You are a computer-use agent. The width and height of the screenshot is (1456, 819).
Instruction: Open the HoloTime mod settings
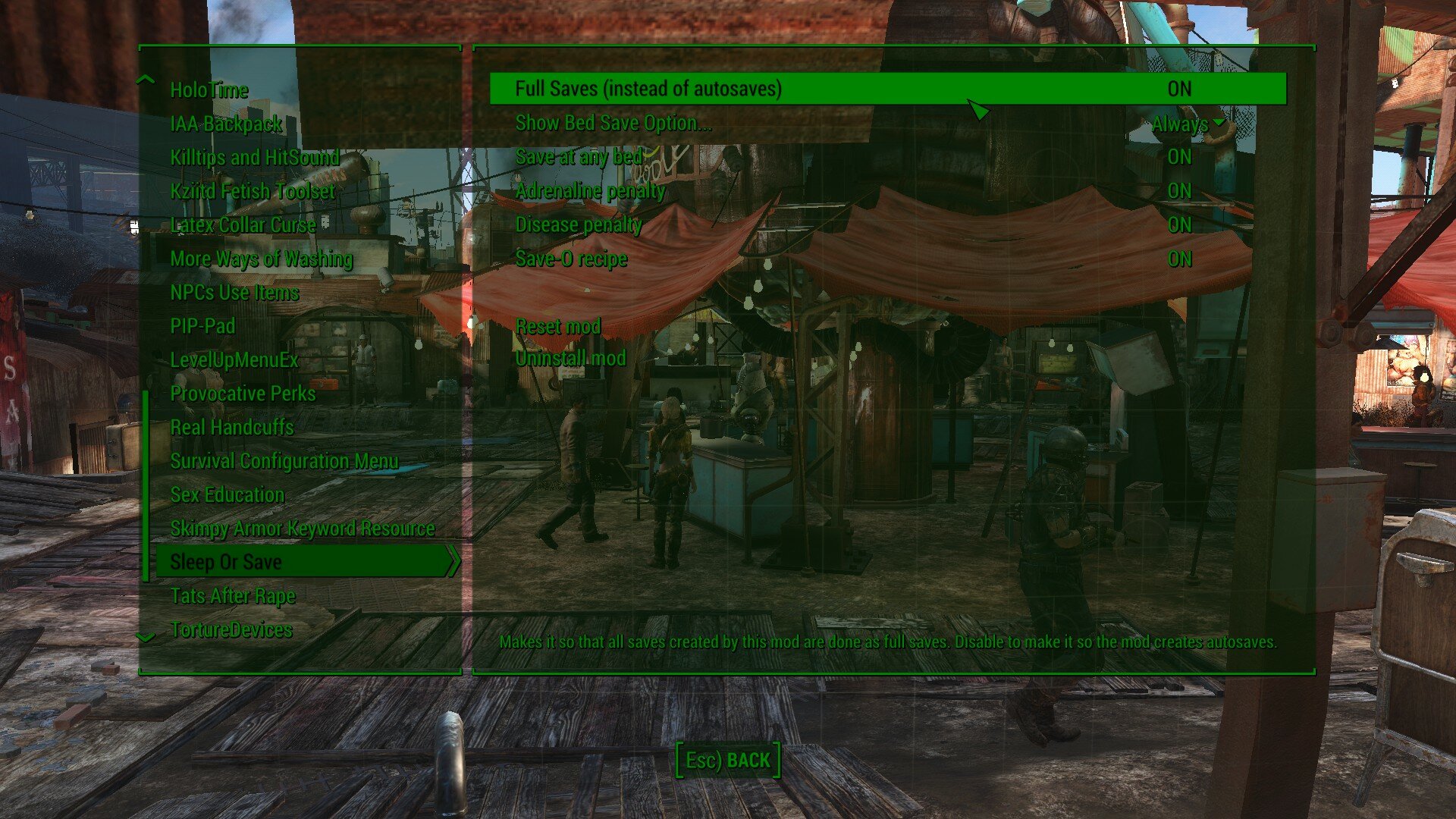[209, 90]
